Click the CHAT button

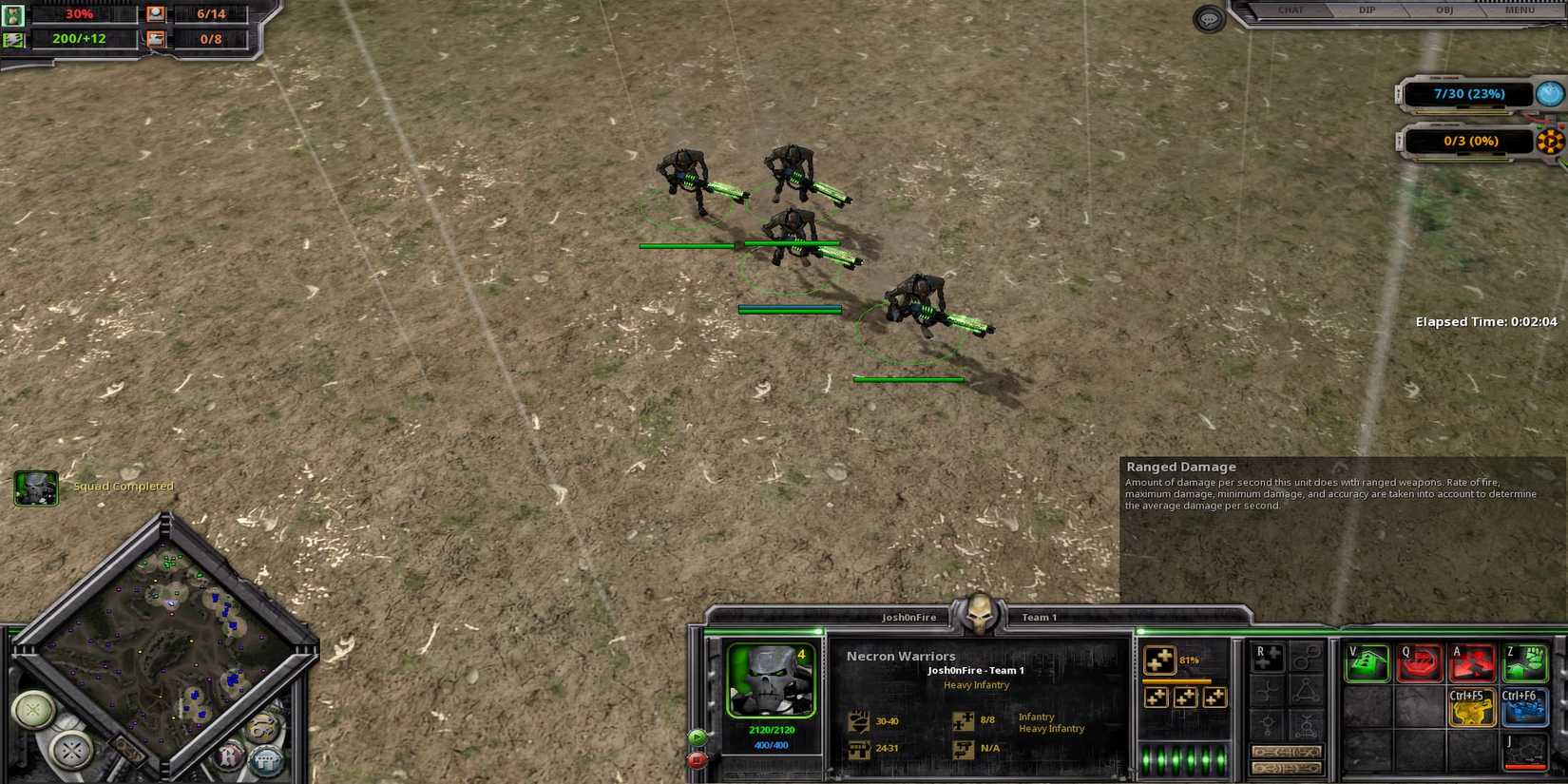(x=1291, y=10)
